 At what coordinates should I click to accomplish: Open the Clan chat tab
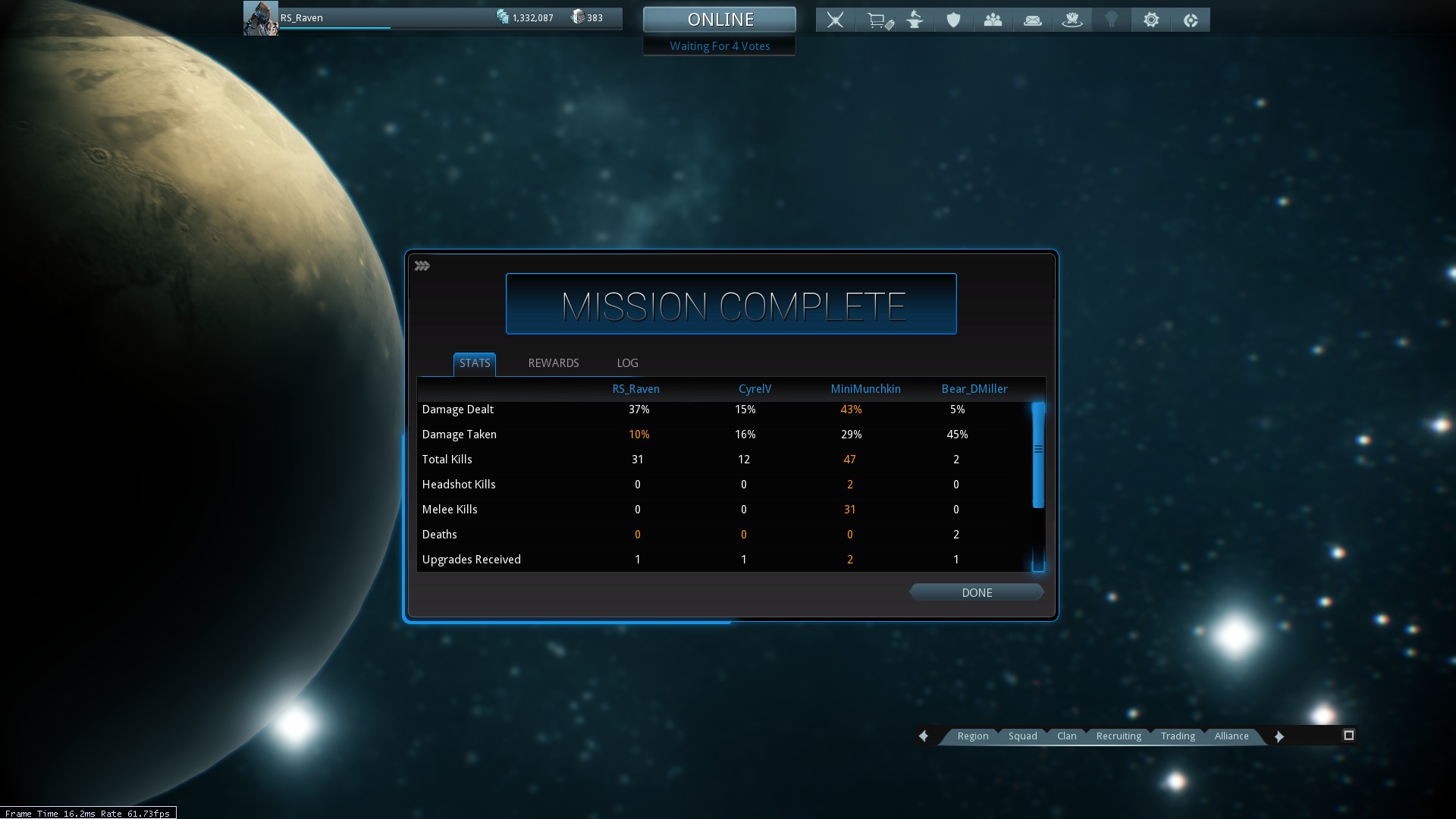click(1066, 736)
